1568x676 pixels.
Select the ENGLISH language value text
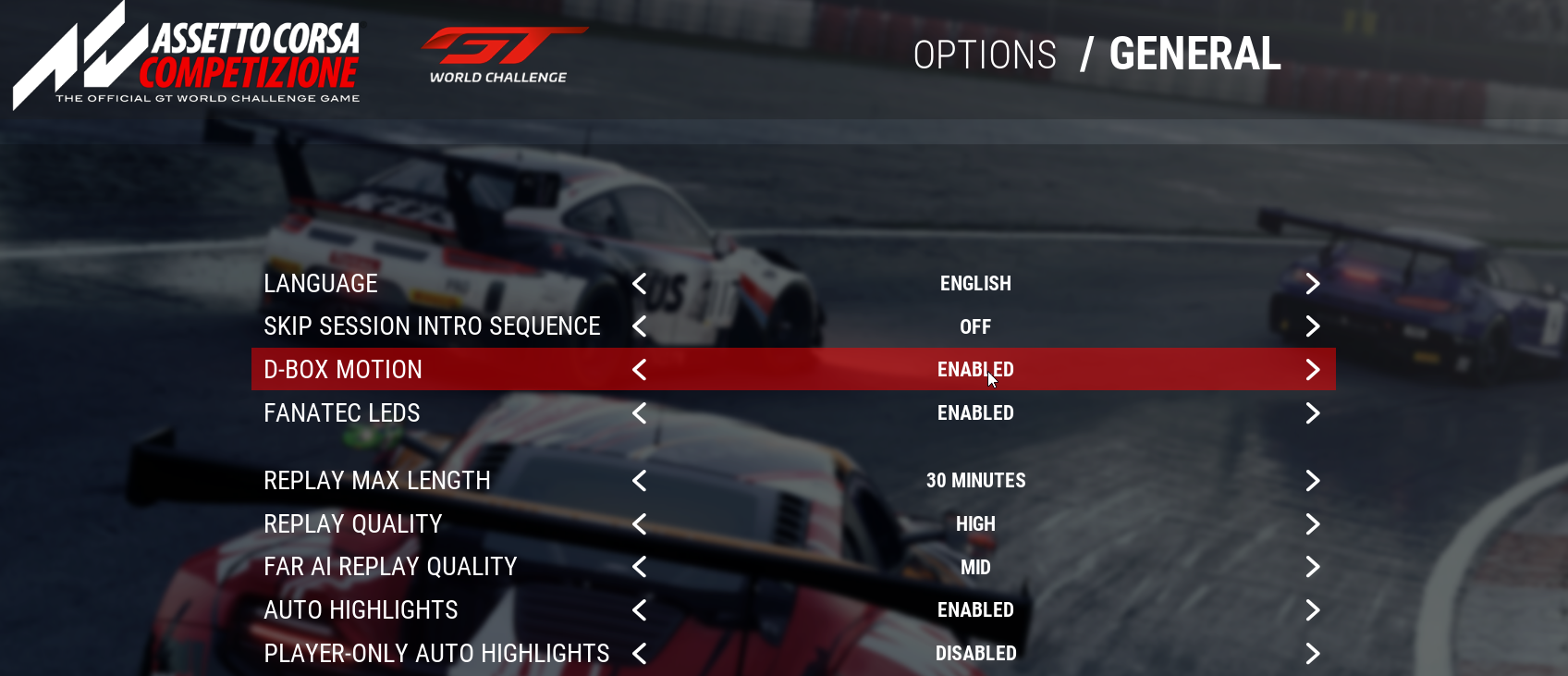point(975,284)
